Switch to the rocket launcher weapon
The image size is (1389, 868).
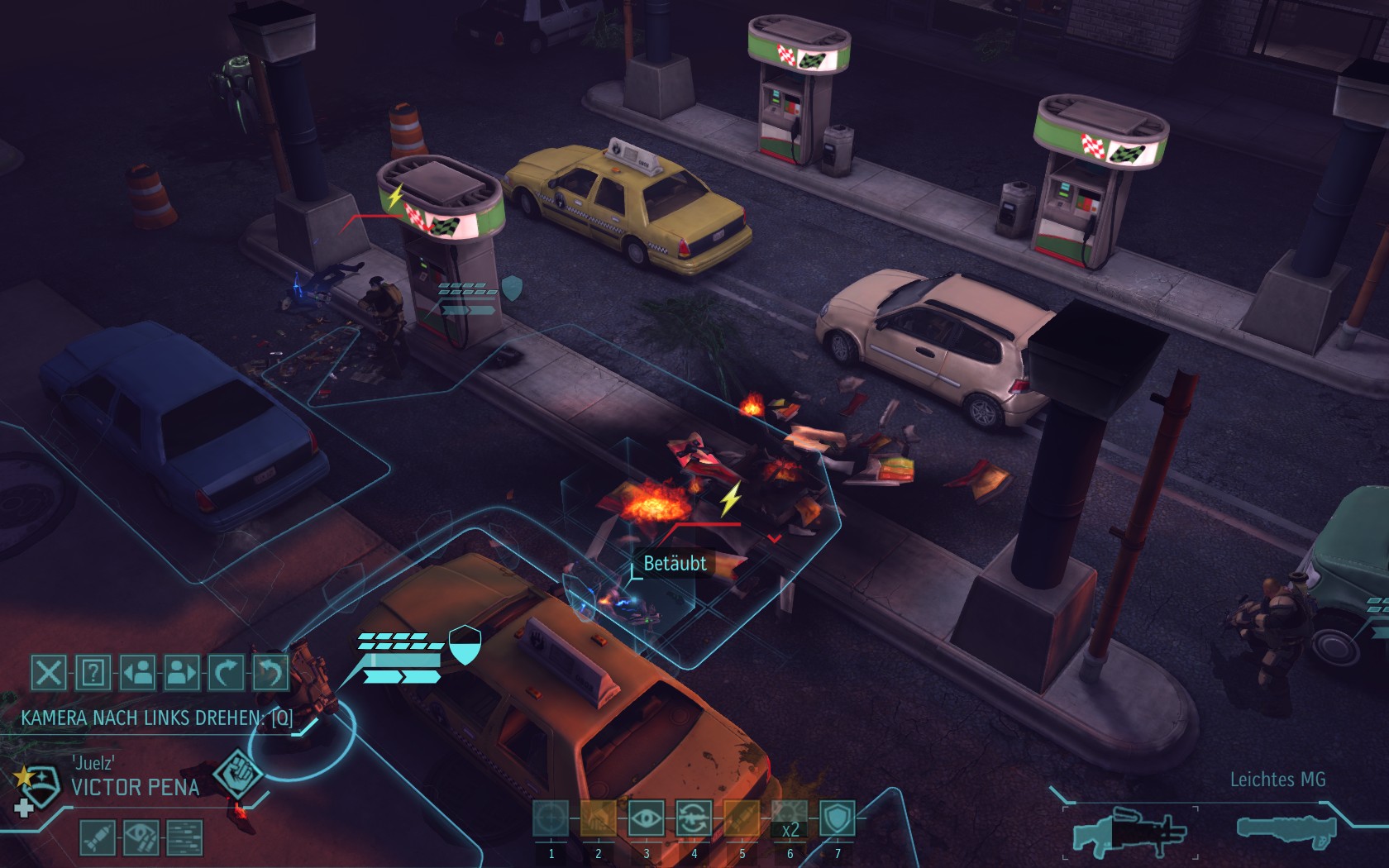pyautogui.click(x=1286, y=831)
